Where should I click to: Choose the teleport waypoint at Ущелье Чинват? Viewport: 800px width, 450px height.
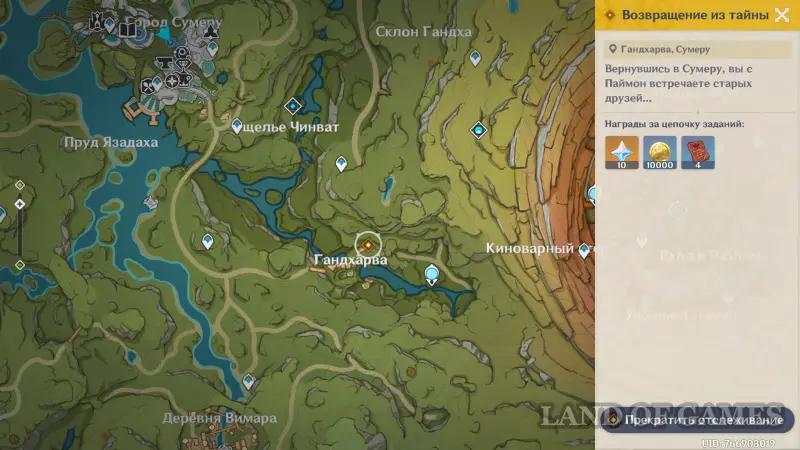(x=238, y=127)
